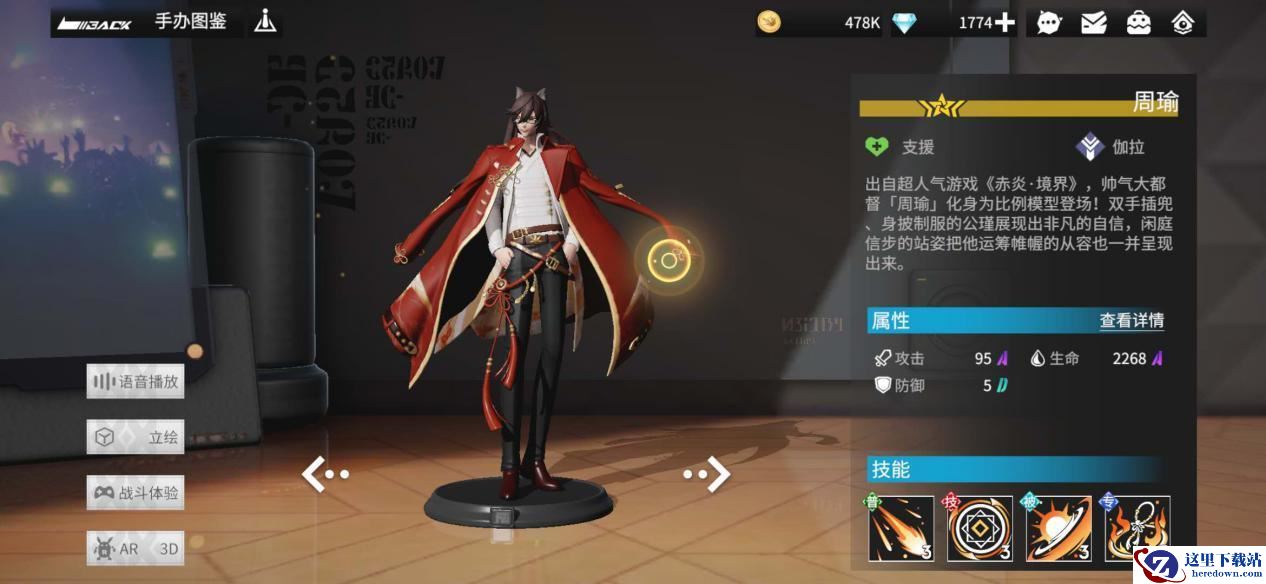Viewport: 1266px width, 584px height.
Task: Inspect the magic circle active skill
Action: point(979,527)
